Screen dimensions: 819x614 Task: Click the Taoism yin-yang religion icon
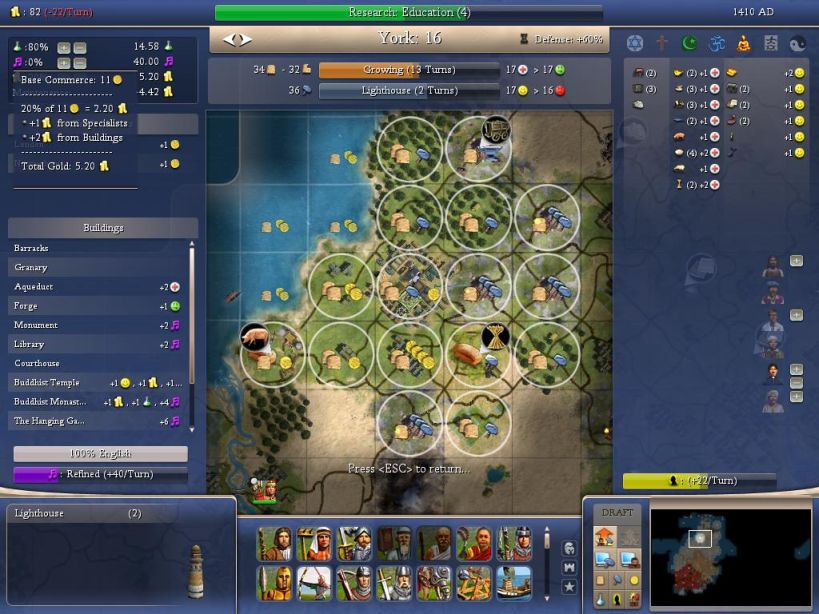click(797, 43)
